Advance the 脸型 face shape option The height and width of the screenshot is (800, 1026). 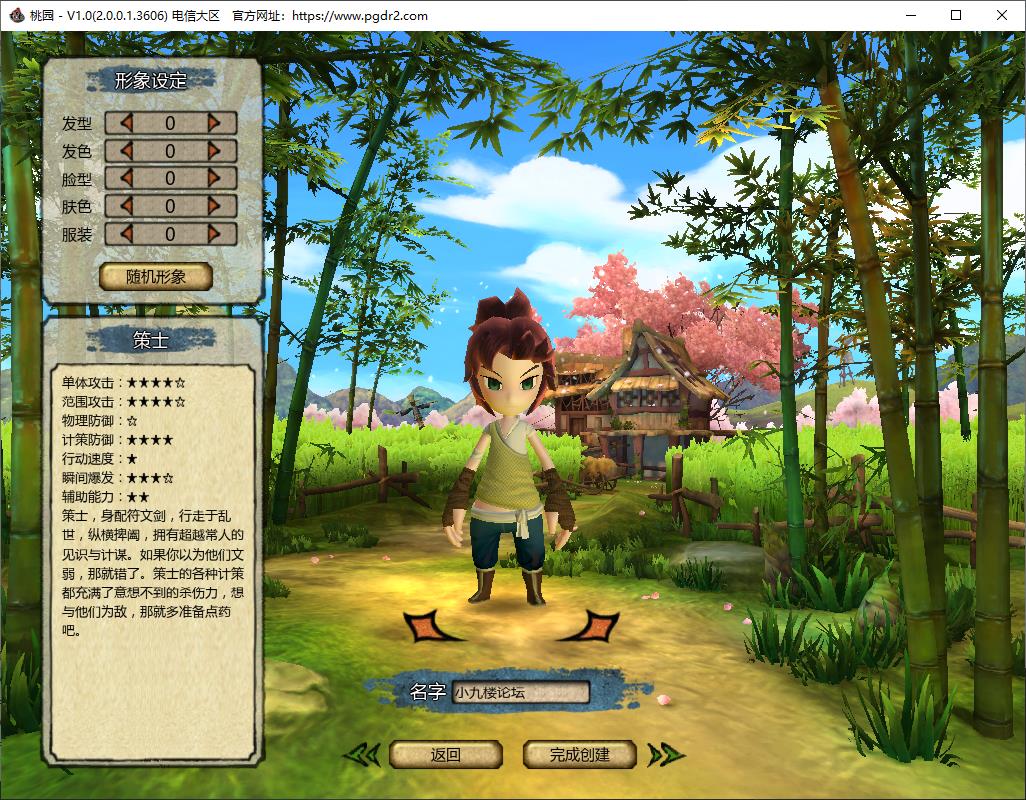click(x=214, y=178)
